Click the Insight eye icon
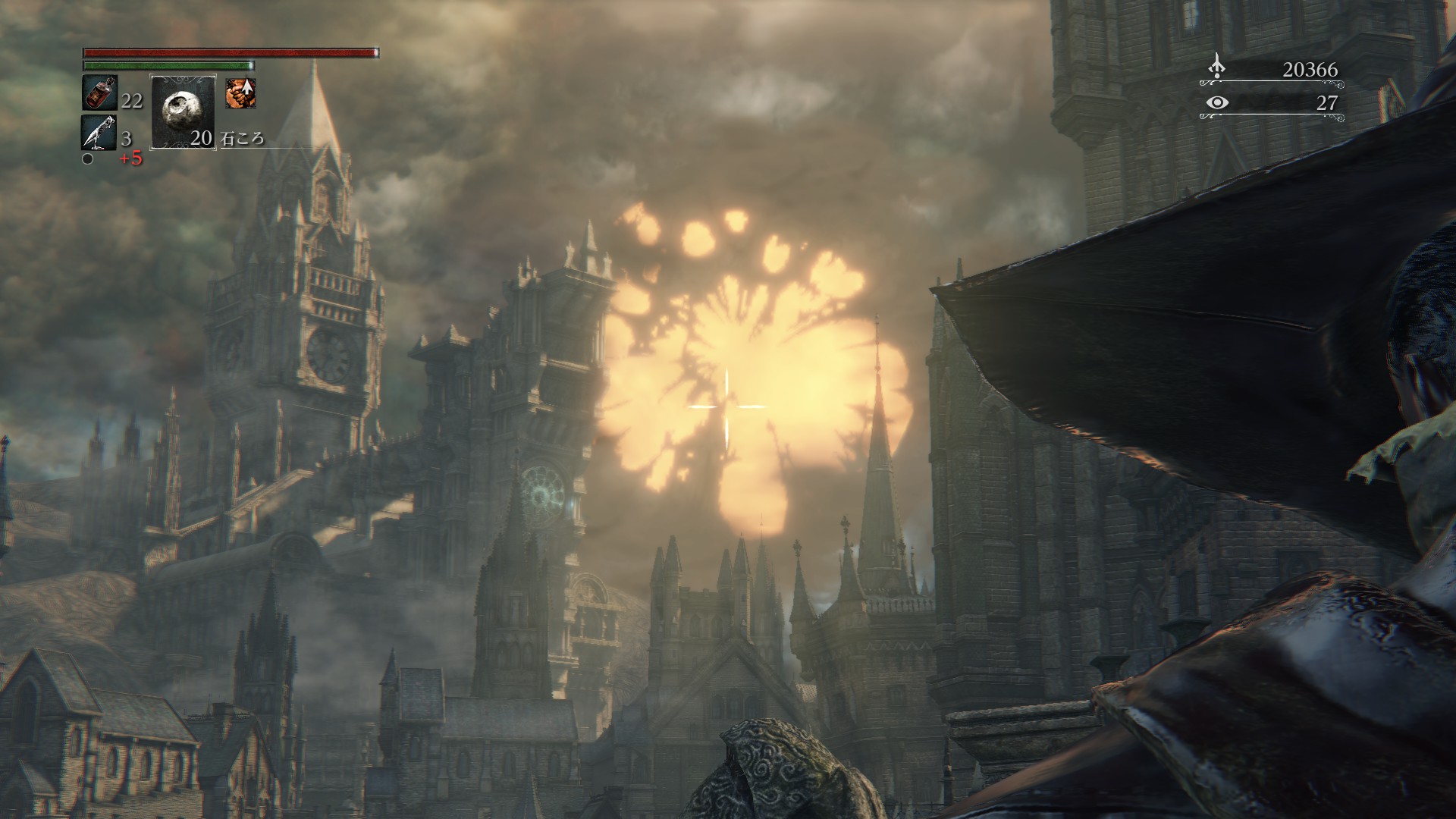The height and width of the screenshot is (819, 1456). [1216, 102]
